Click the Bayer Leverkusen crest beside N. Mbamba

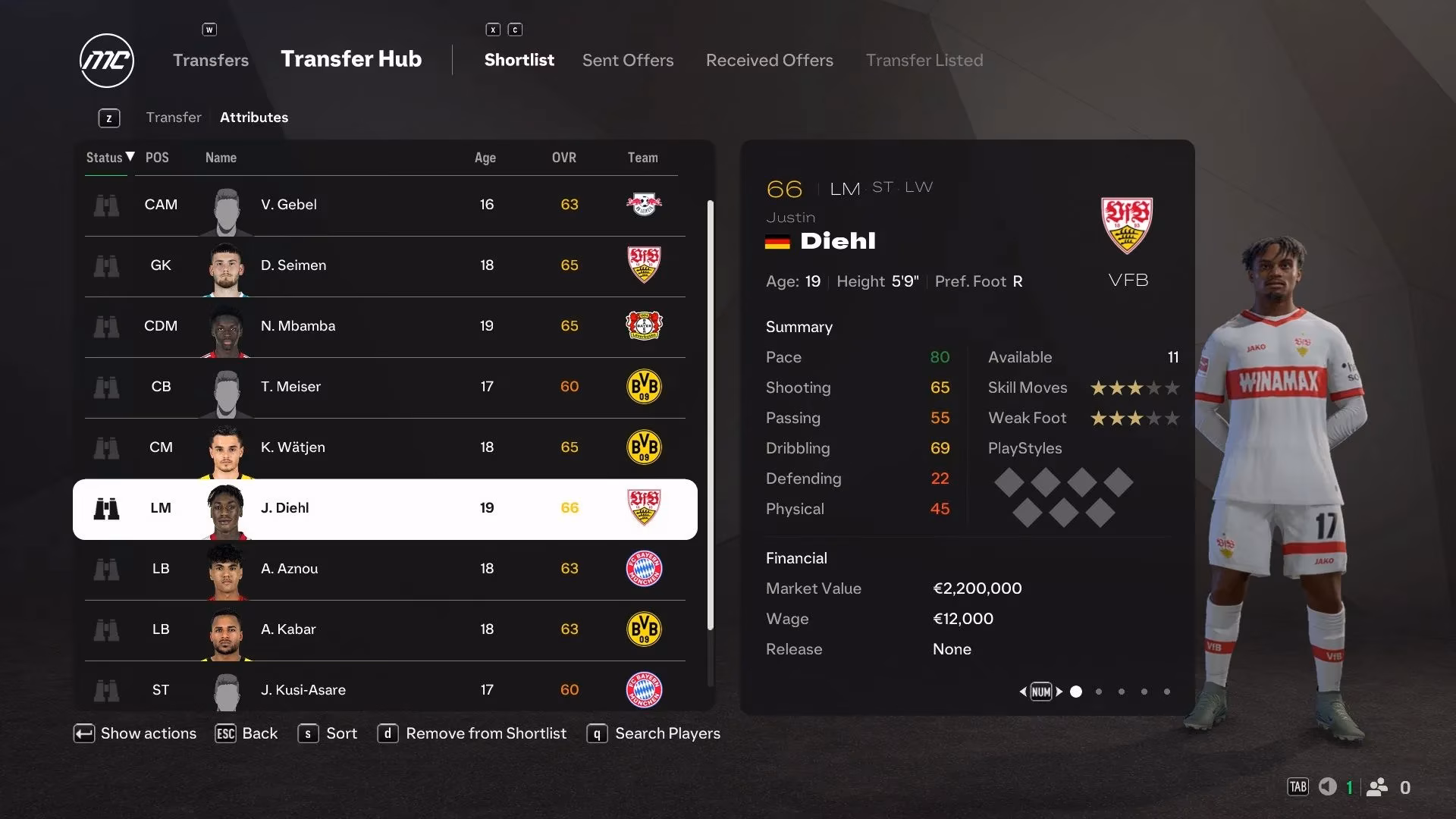click(644, 326)
